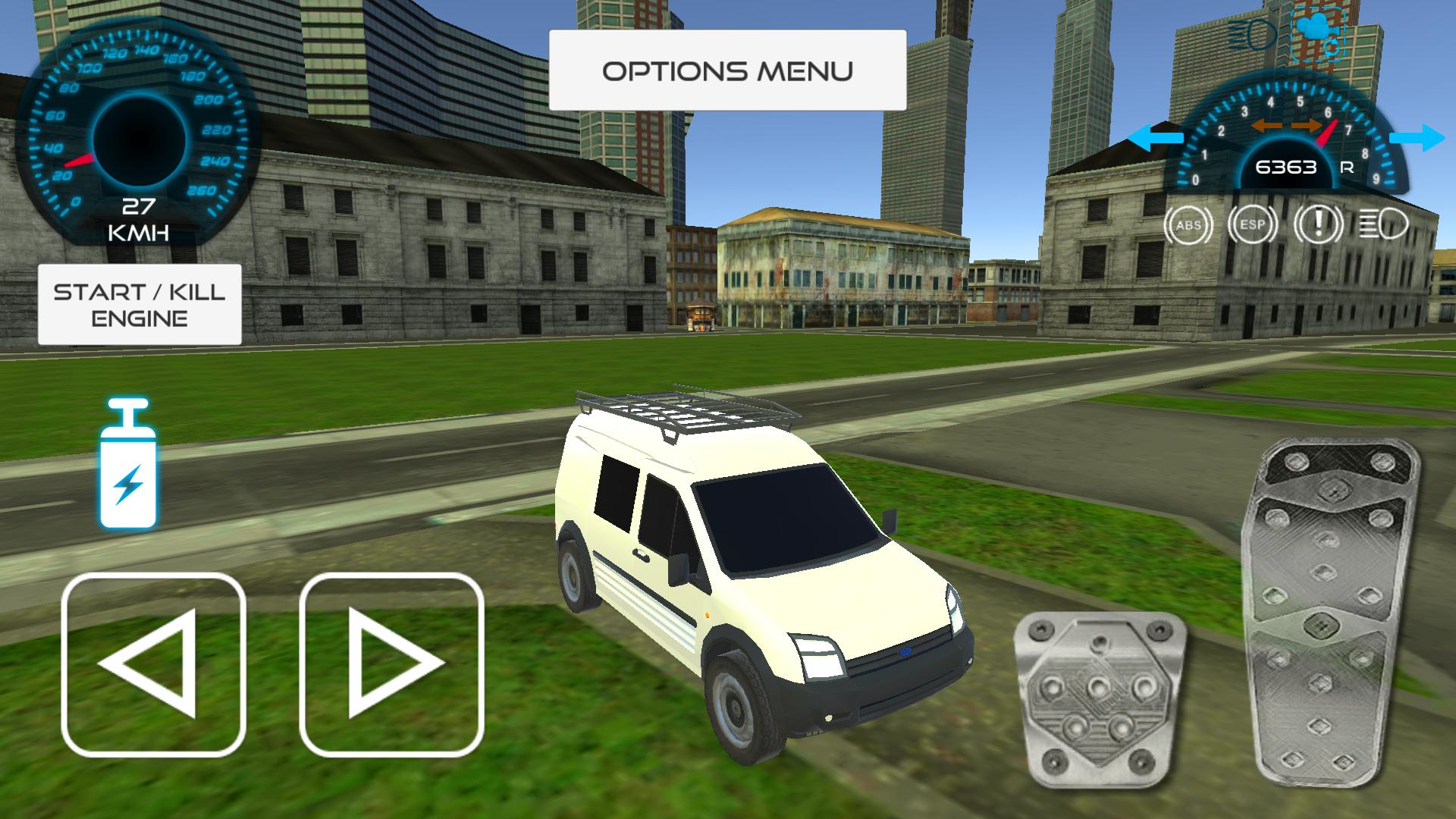Open the Options Menu

pos(728,70)
